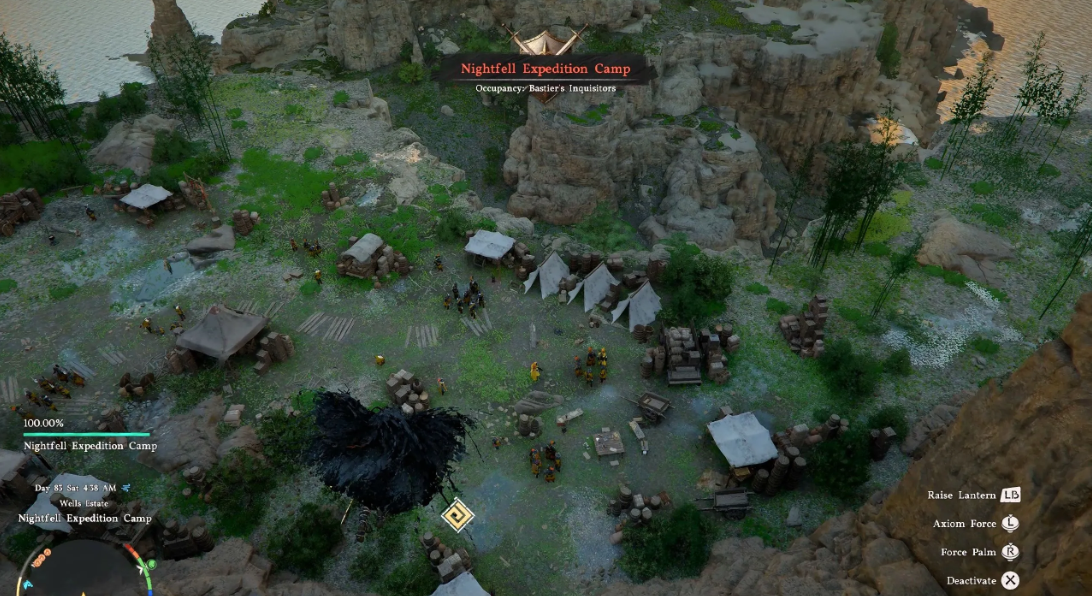The image size is (1092, 596).
Task: Click the gold diamond waypoint marker
Action: [x=458, y=515]
